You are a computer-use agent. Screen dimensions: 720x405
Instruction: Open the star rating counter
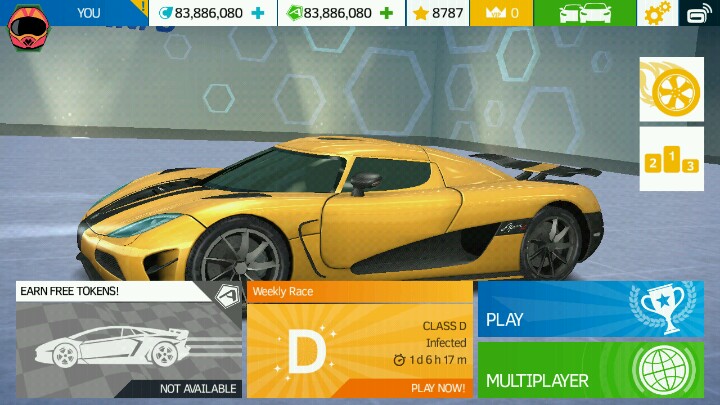[x=438, y=13]
